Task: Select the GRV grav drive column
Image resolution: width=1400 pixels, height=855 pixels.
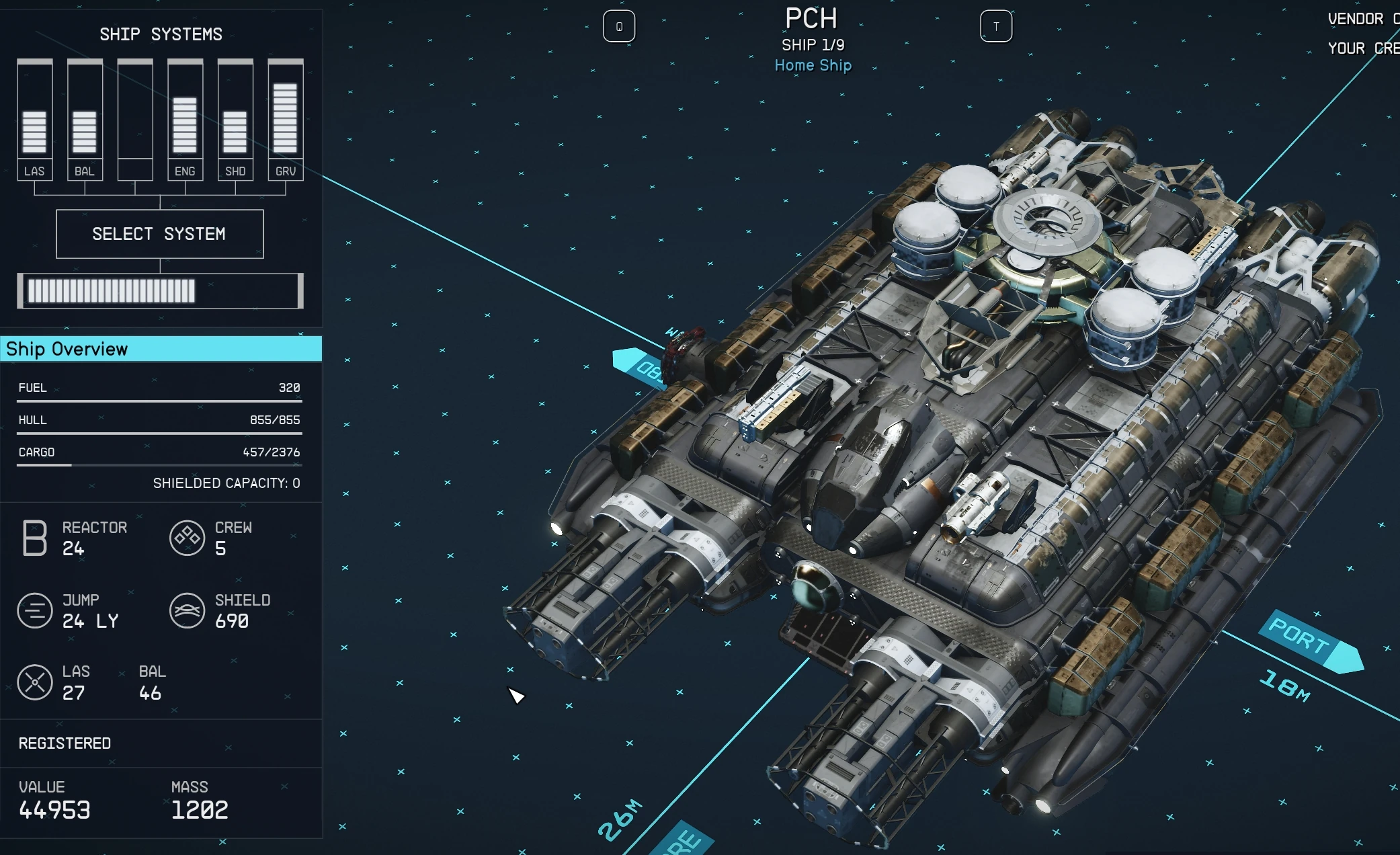Action: (286, 120)
